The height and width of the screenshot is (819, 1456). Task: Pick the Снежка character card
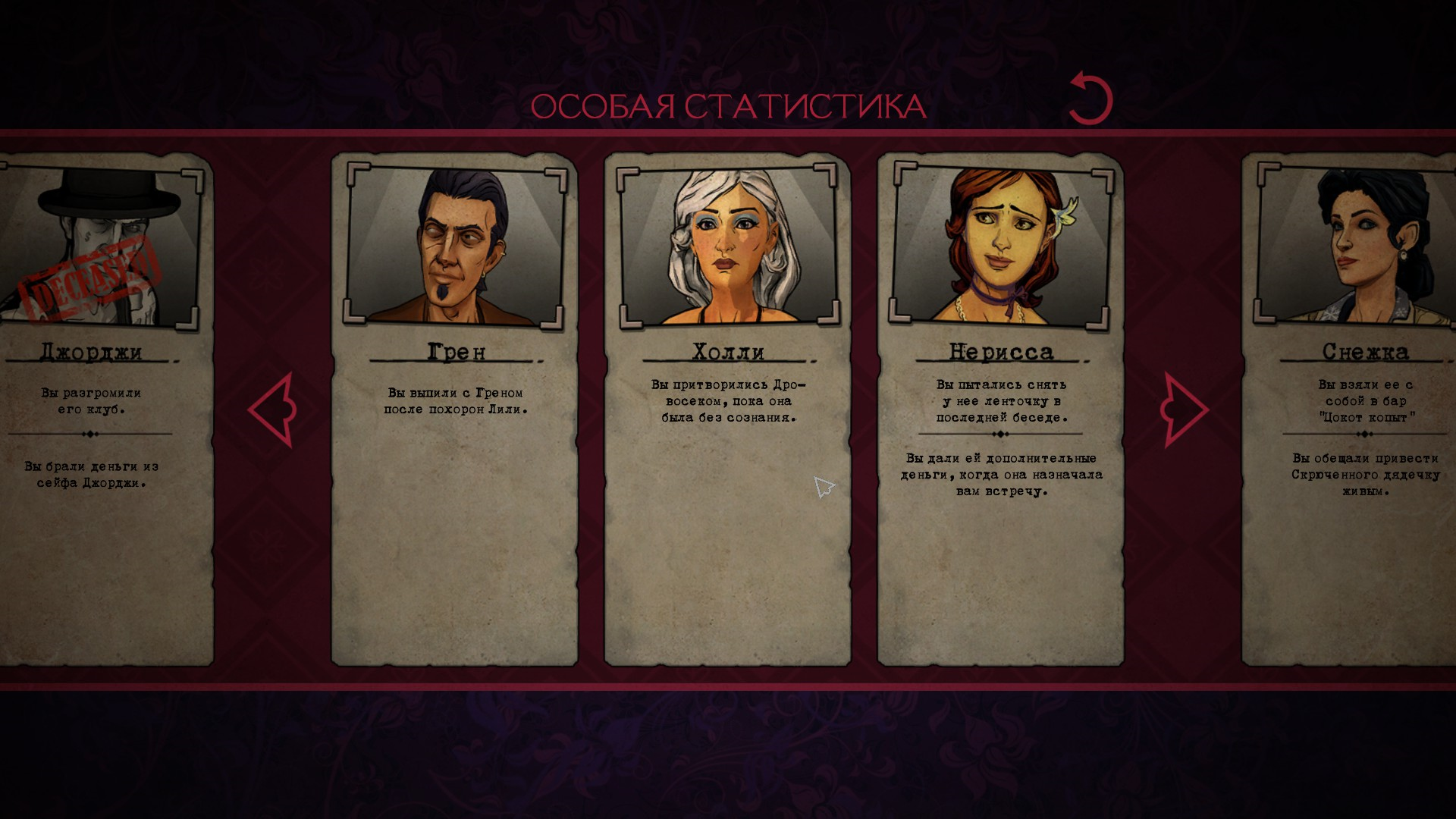1350,409
